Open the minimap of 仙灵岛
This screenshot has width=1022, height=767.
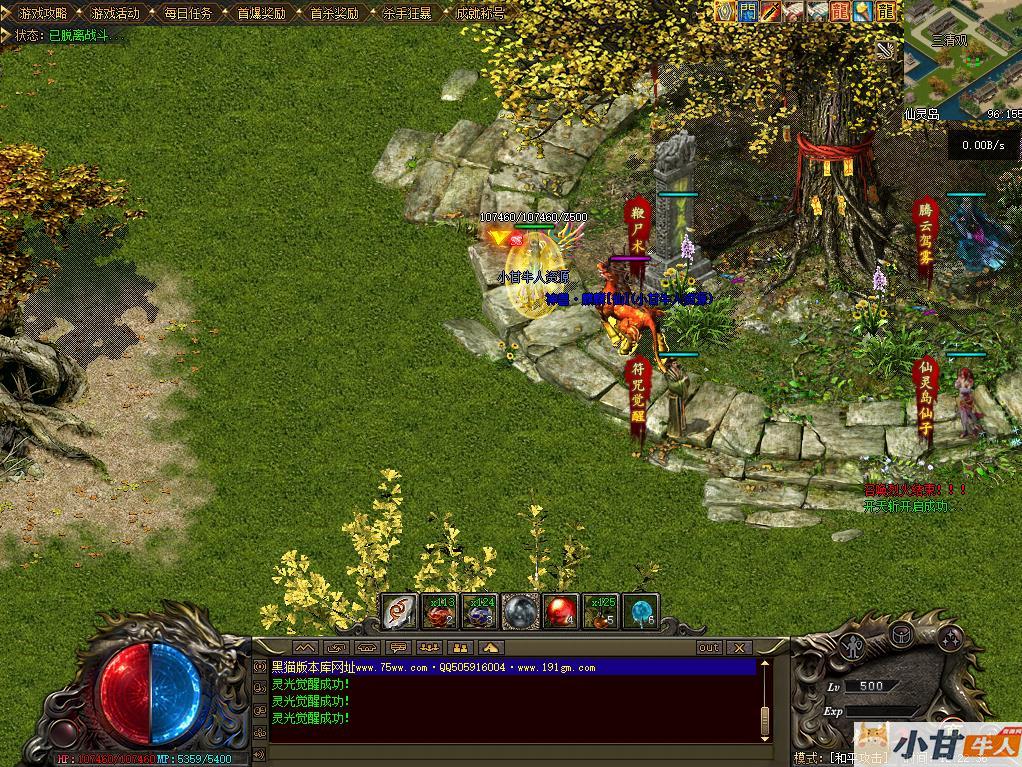coord(962,60)
